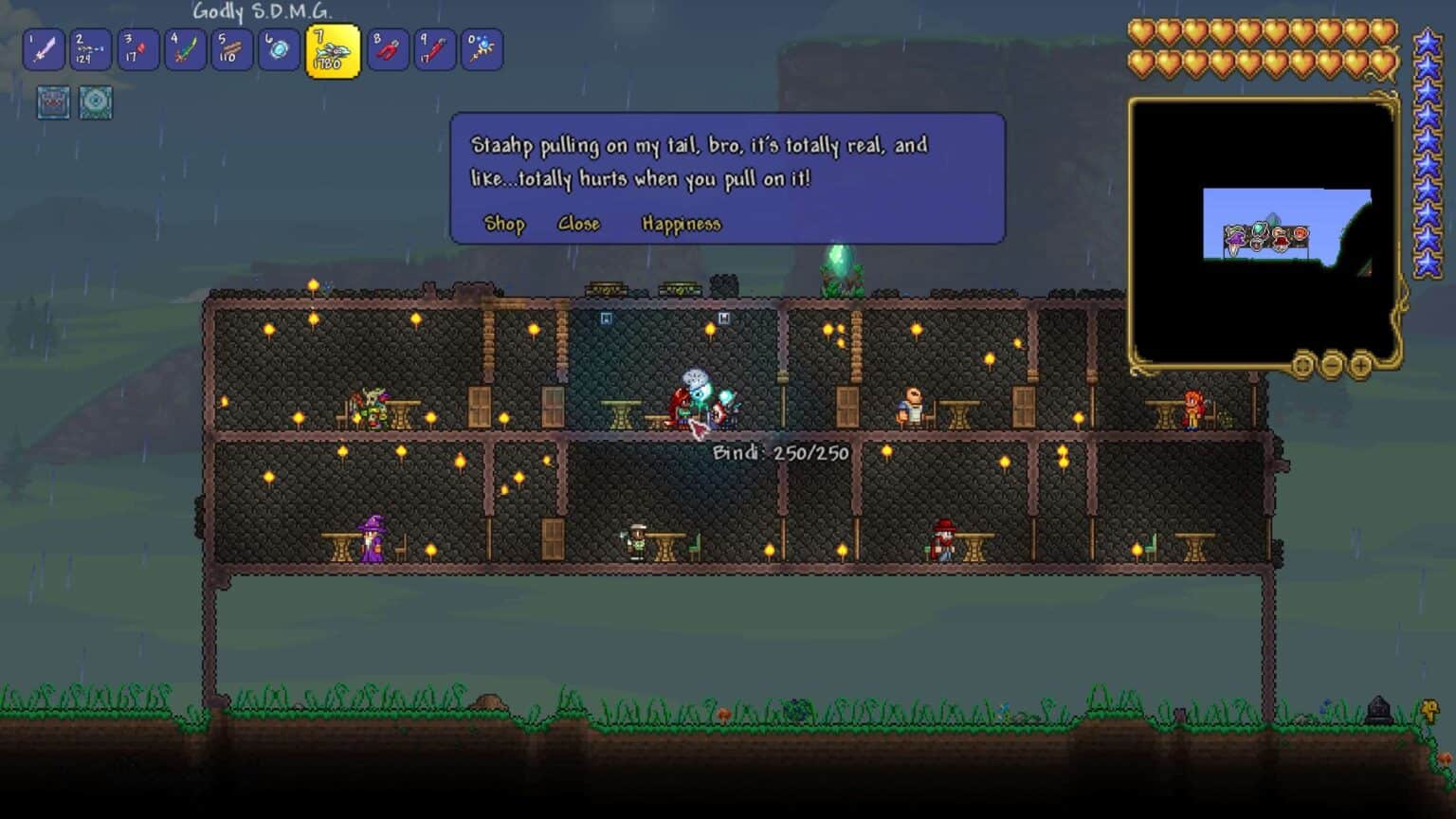
Task: Select the magic staff in hotbar slot 0
Action: 388,49
